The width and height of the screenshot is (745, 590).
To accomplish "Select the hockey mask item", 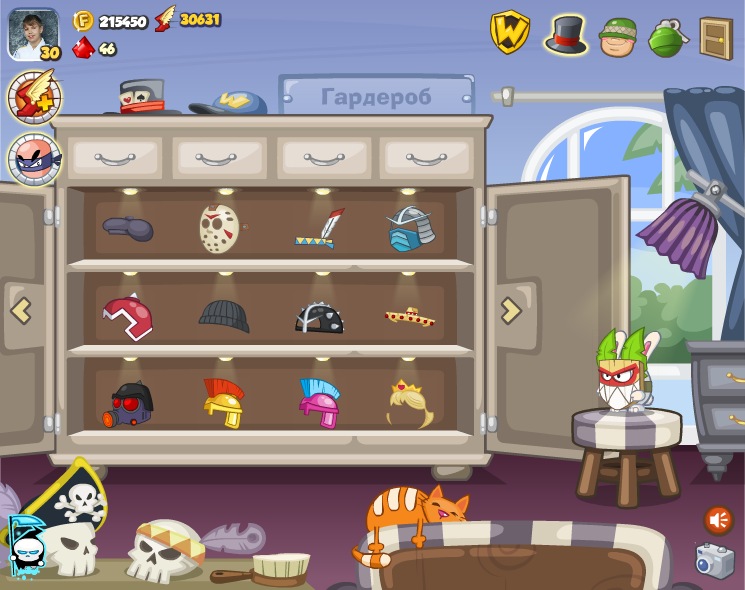I will click(220, 228).
